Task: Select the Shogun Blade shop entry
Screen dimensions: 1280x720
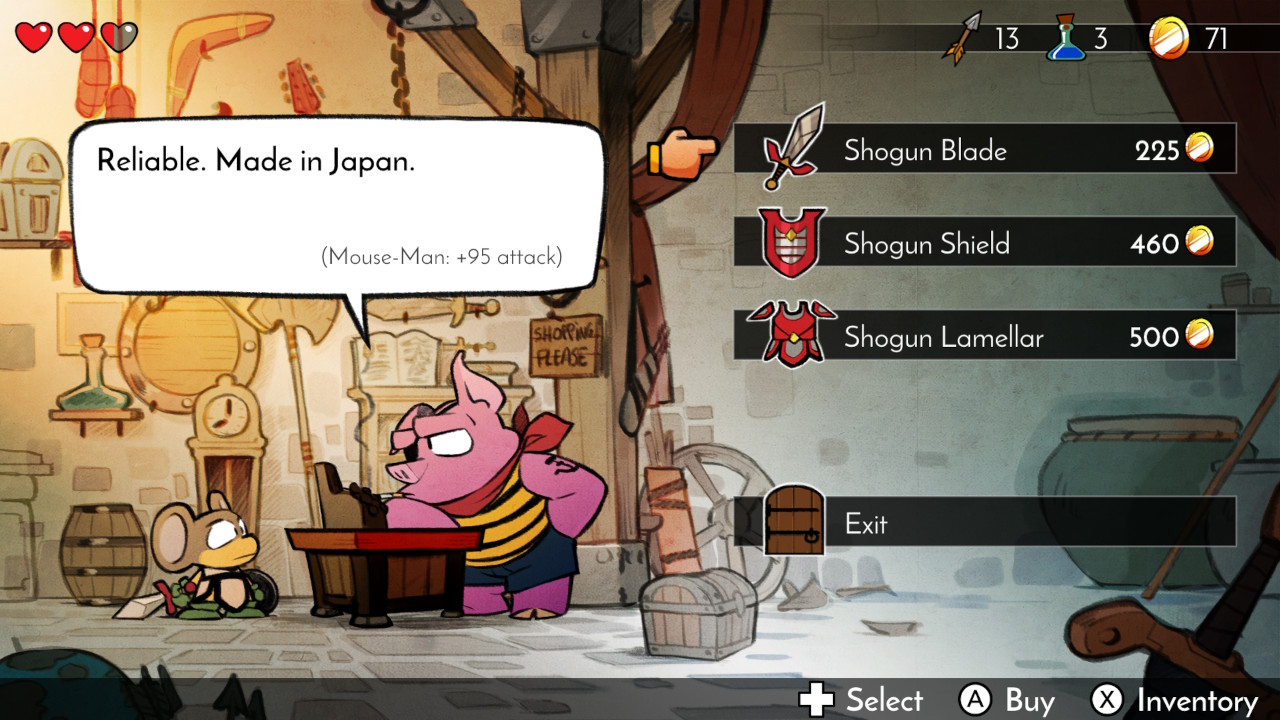Action: click(x=985, y=150)
